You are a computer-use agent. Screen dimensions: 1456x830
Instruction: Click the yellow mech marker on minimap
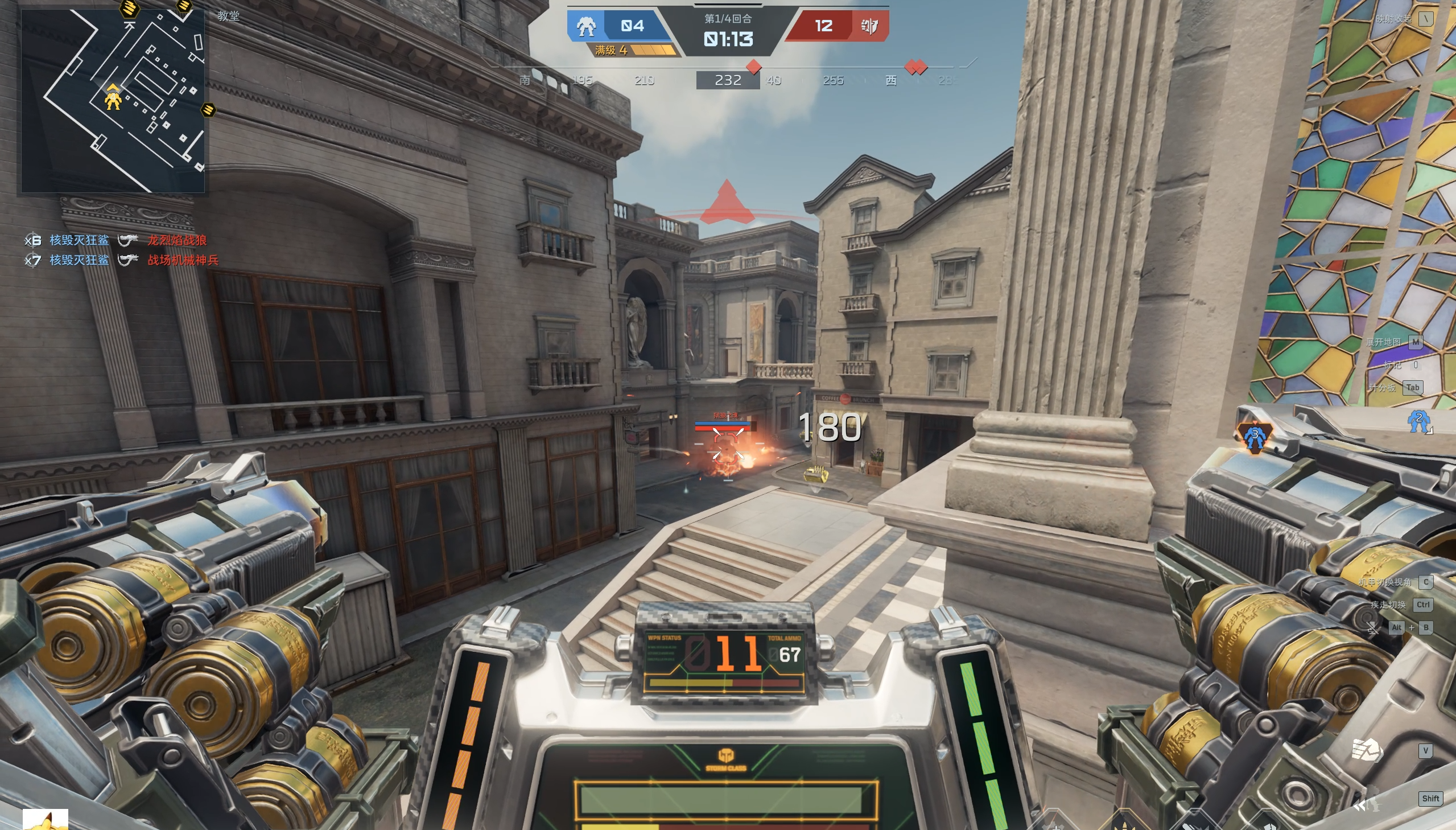click(x=113, y=99)
